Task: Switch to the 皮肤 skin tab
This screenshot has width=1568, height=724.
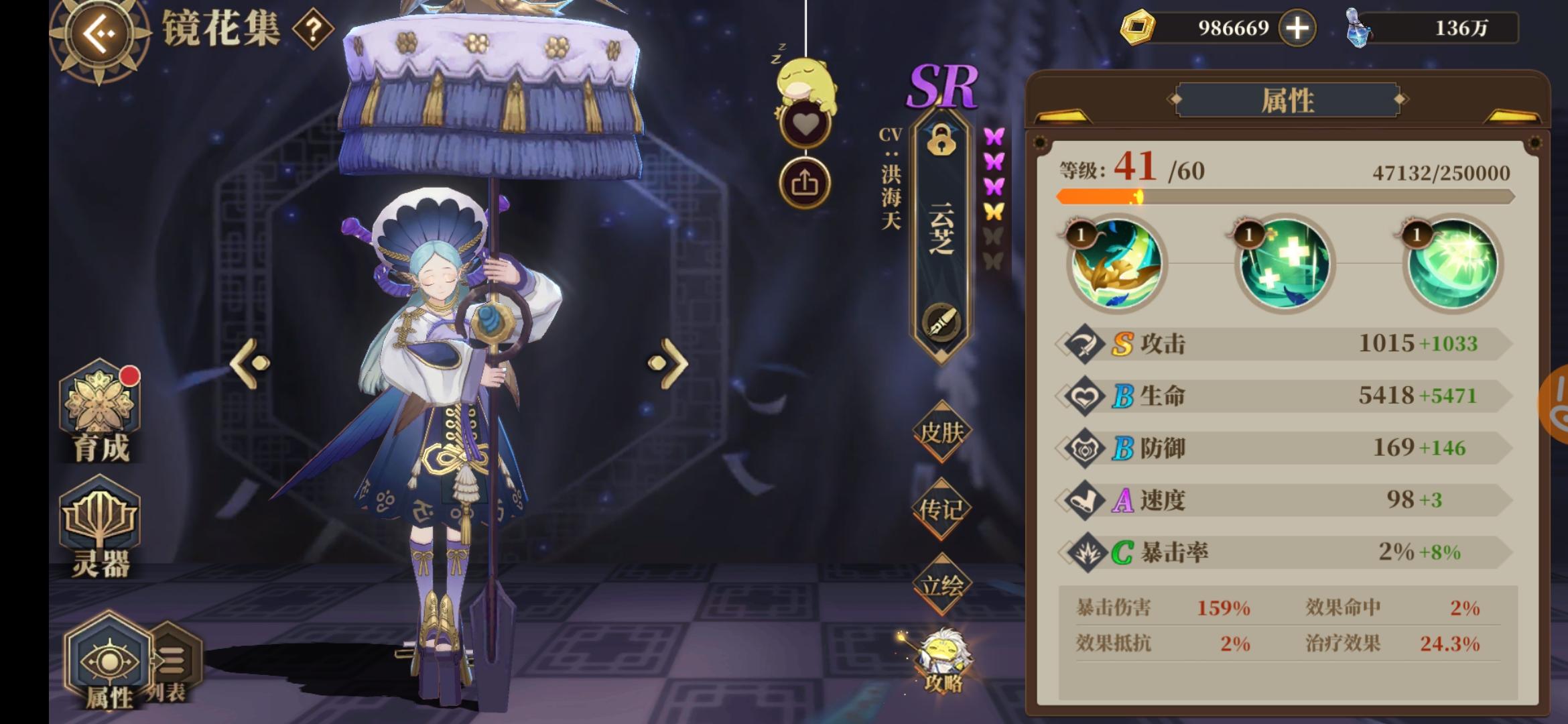Action: (x=942, y=434)
